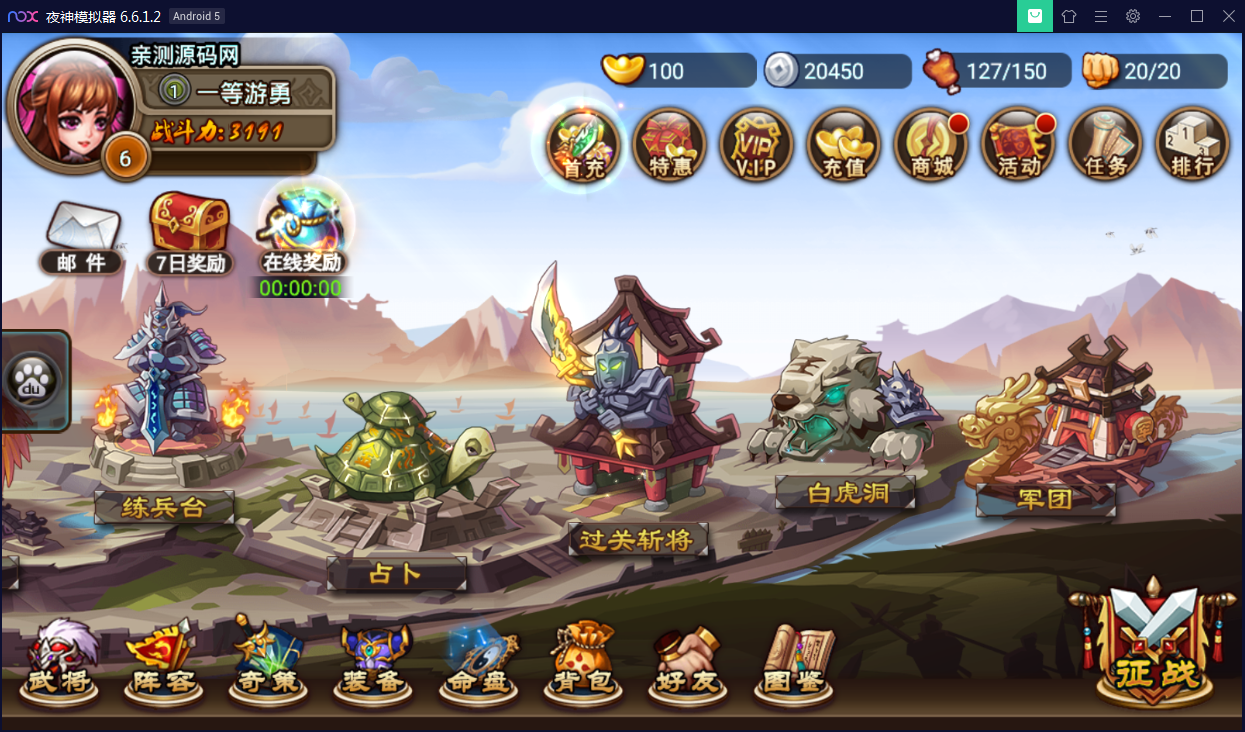Open the 商城 shop icon

931,146
